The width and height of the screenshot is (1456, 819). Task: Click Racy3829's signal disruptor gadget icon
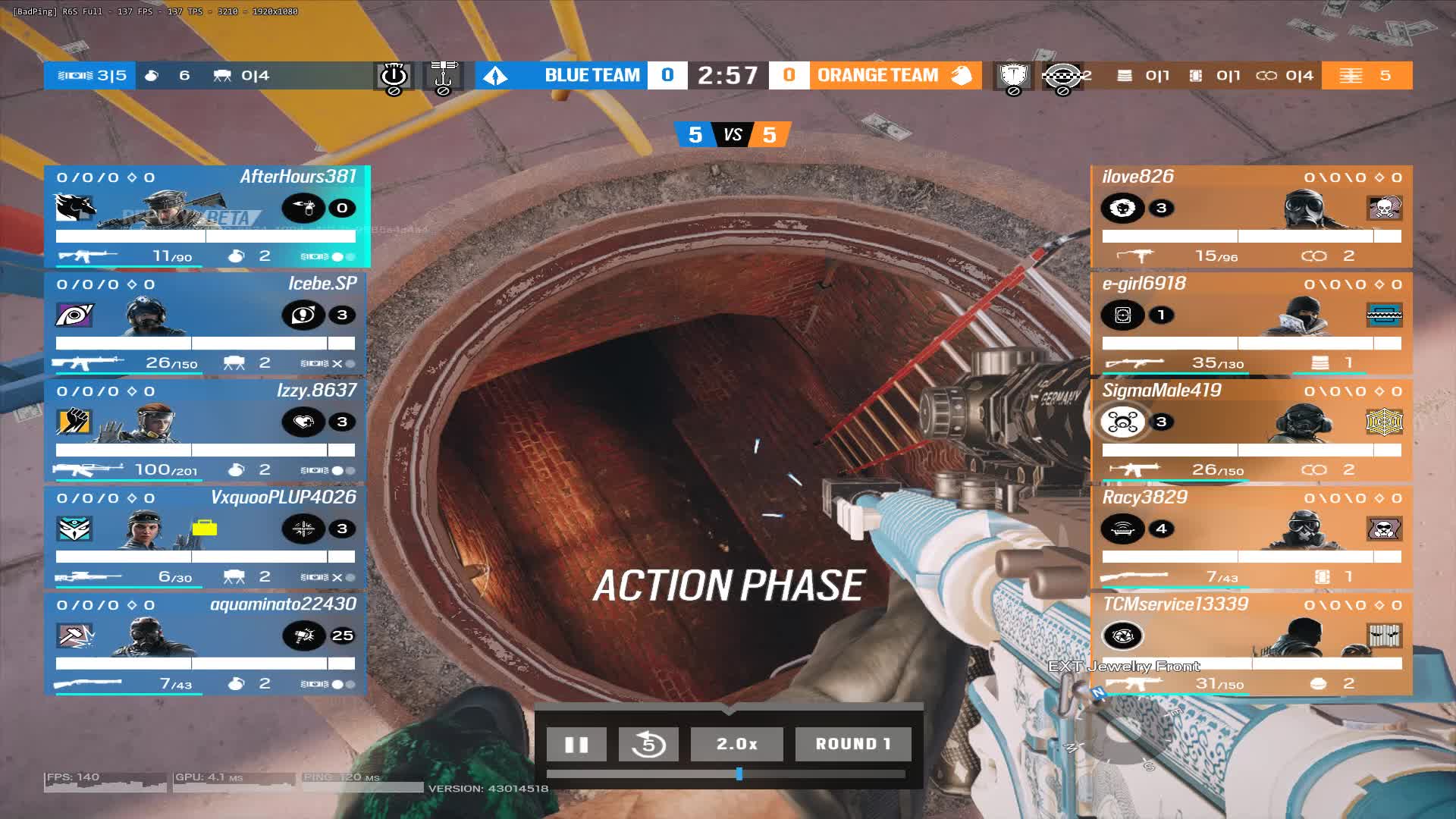pos(1123,529)
